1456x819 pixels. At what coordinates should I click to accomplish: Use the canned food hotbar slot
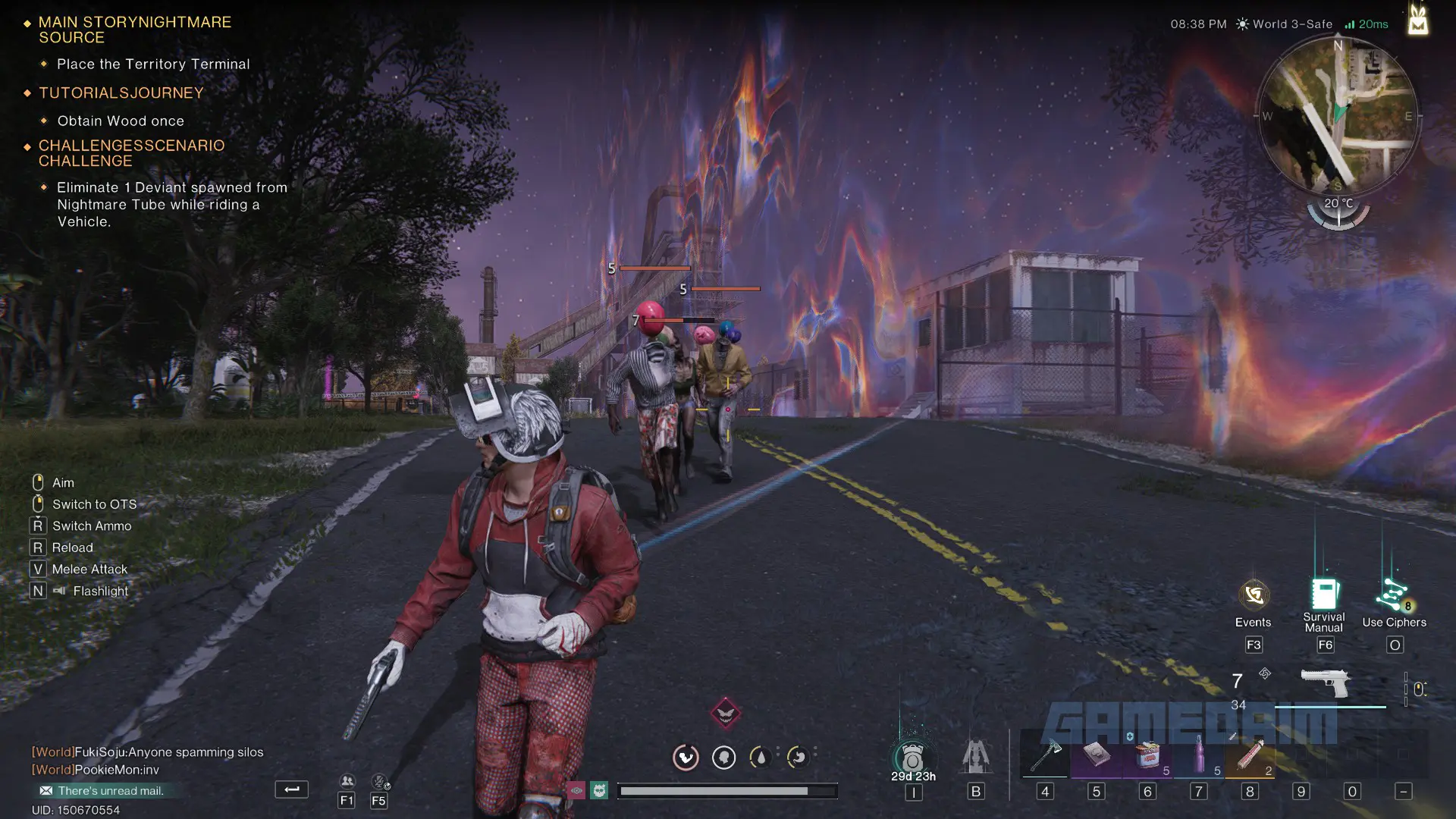click(1147, 755)
